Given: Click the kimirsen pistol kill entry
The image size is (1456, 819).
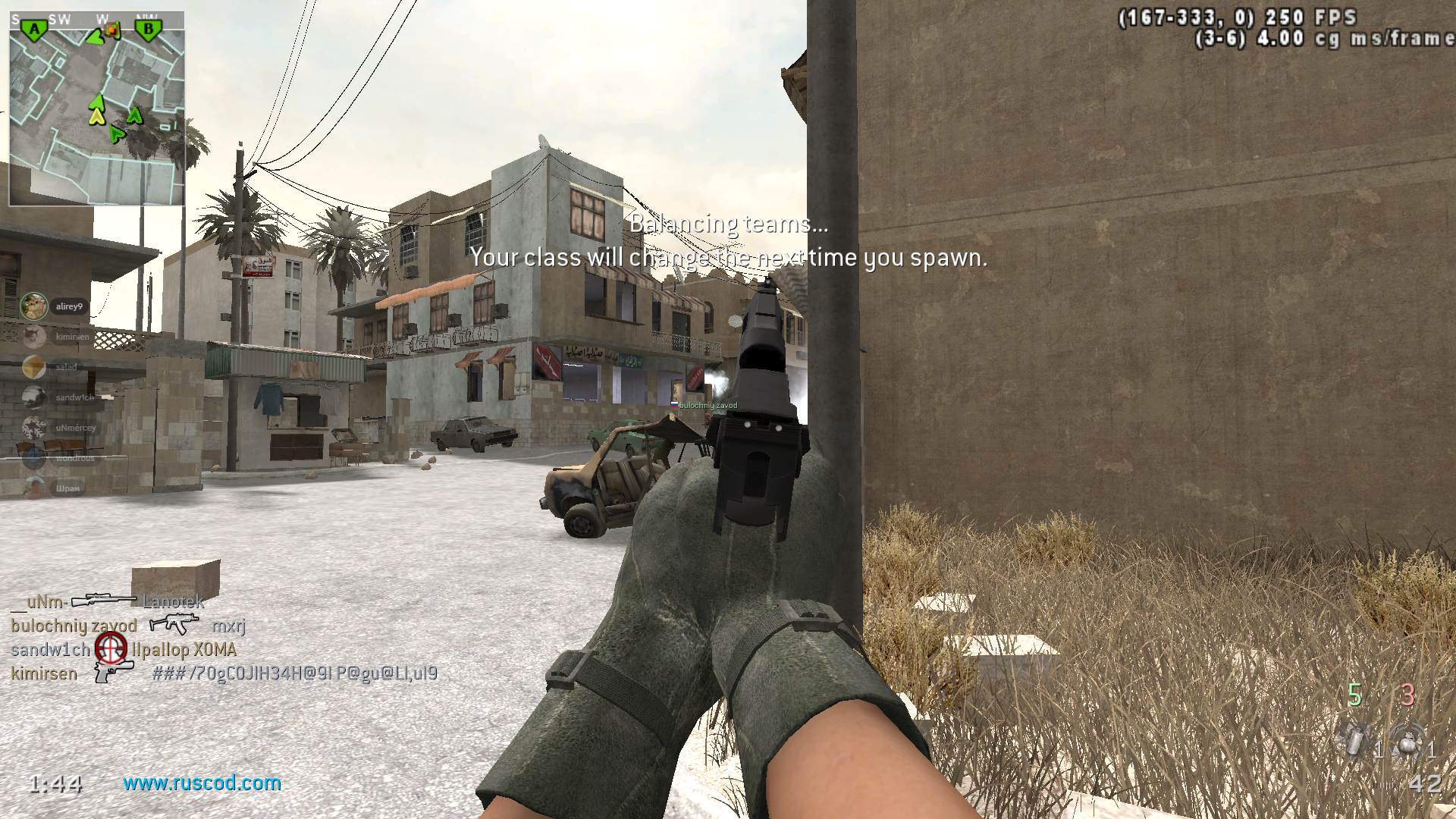Looking at the screenshot, I should 114,673.
